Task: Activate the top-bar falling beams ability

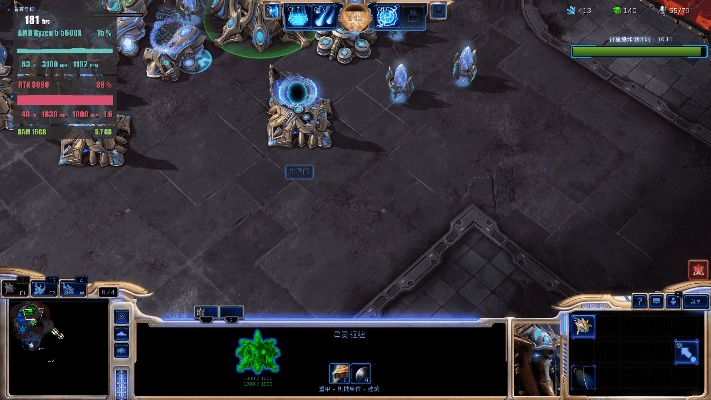Action: (325, 16)
